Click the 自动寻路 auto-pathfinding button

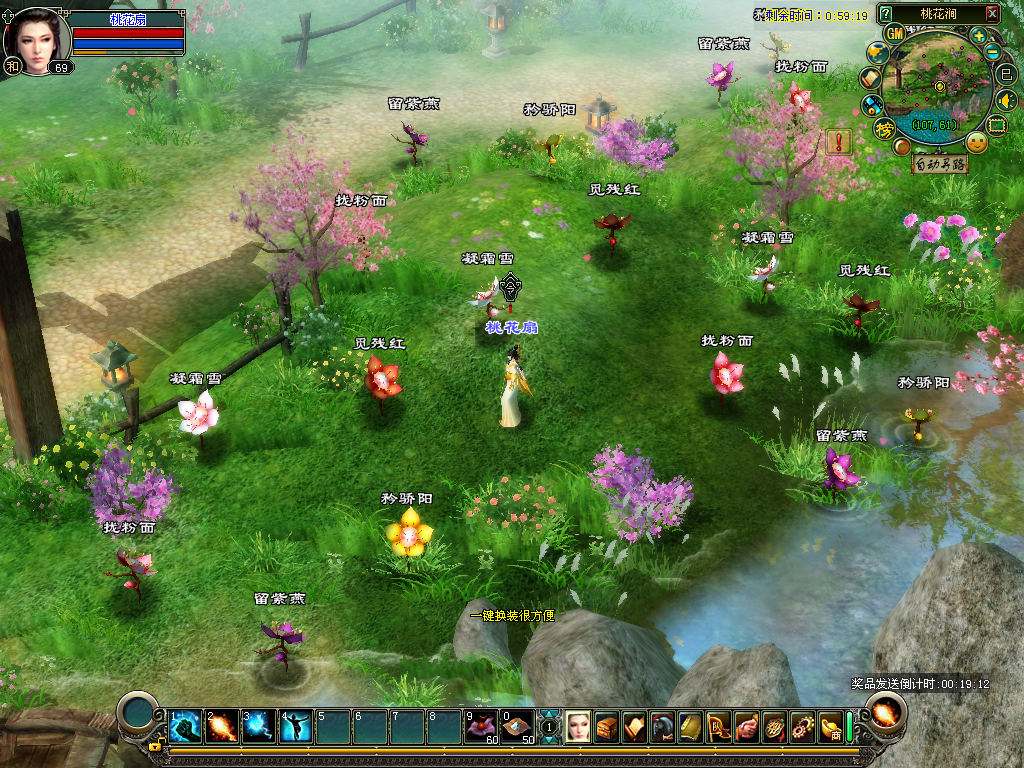tap(940, 165)
